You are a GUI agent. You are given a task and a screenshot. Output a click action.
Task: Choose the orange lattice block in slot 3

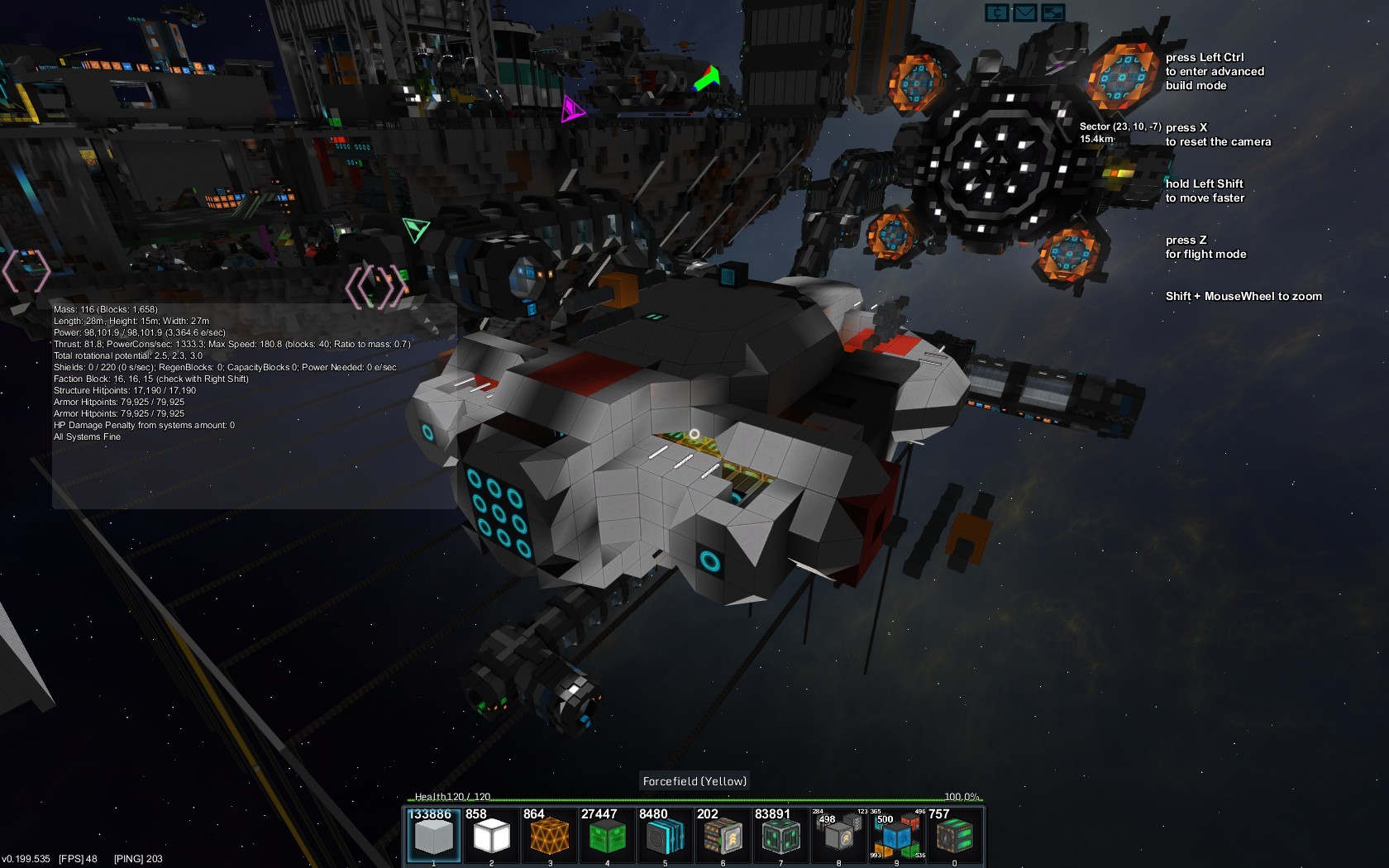[x=549, y=836]
